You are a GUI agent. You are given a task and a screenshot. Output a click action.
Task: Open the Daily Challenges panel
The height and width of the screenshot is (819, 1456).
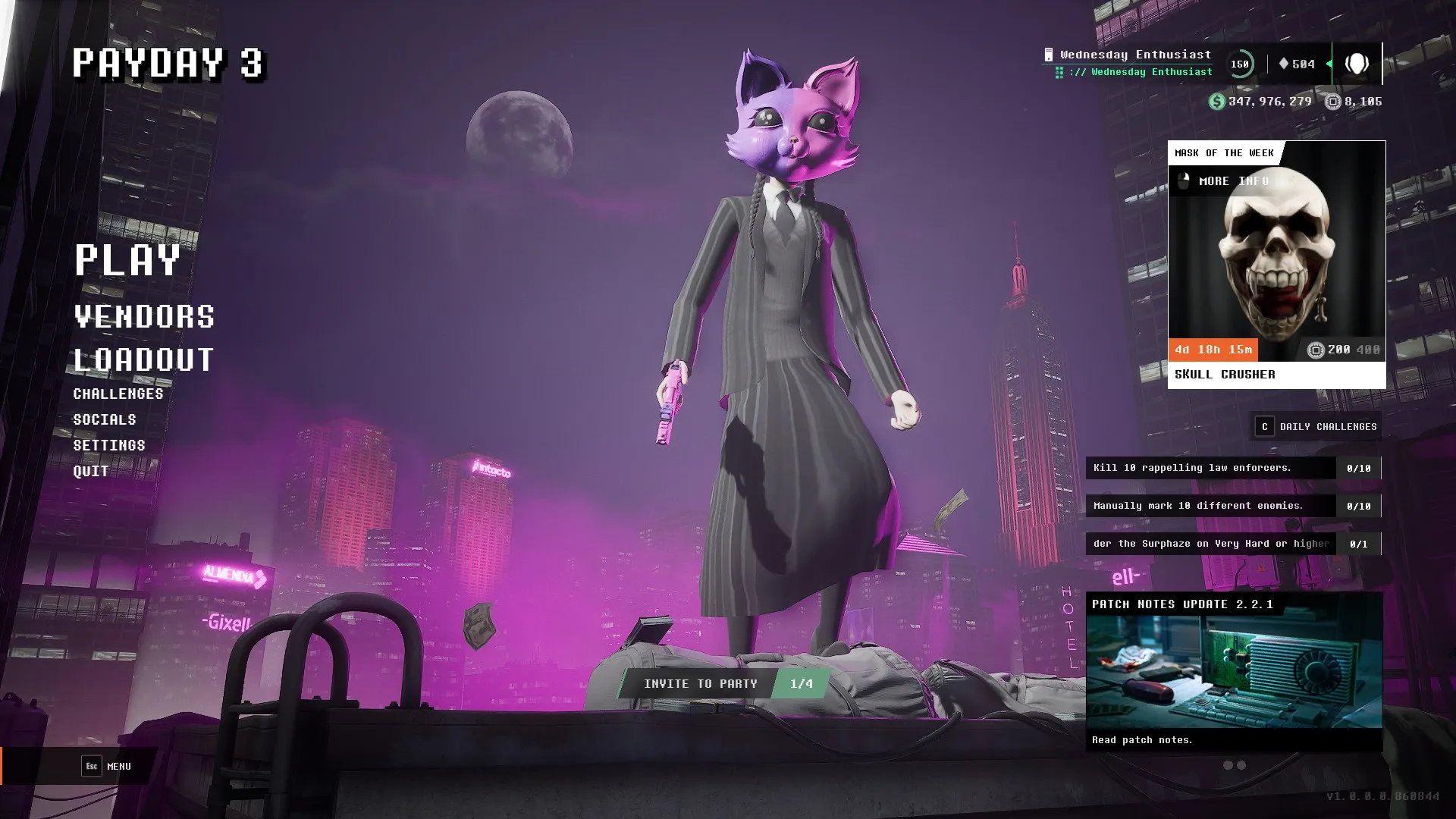coord(1316,427)
